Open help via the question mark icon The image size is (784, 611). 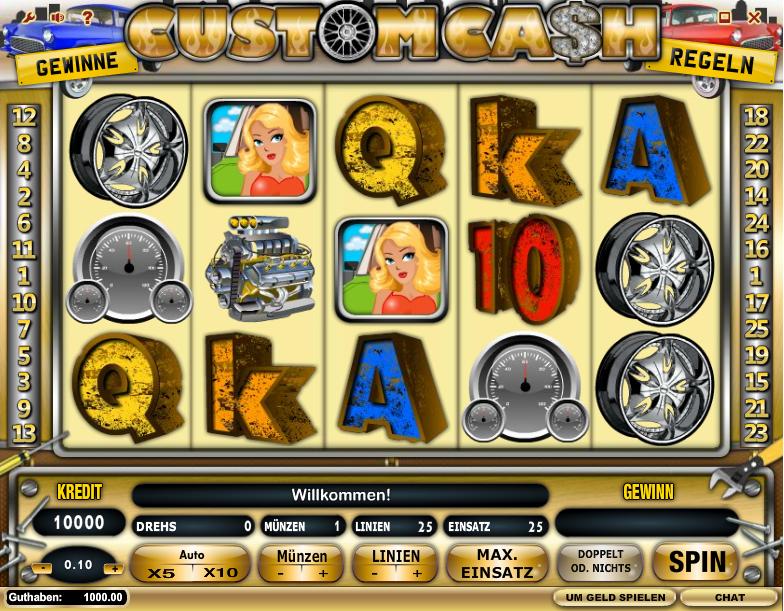[x=86, y=15]
